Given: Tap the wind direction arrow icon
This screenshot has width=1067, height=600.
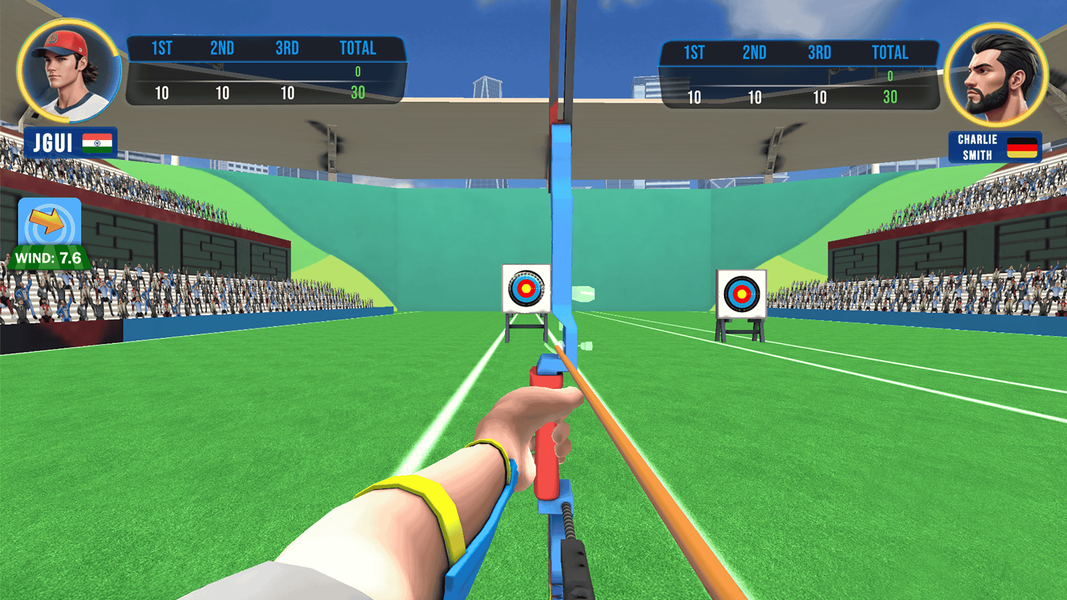Looking at the screenshot, I should click(x=50, y=223).
